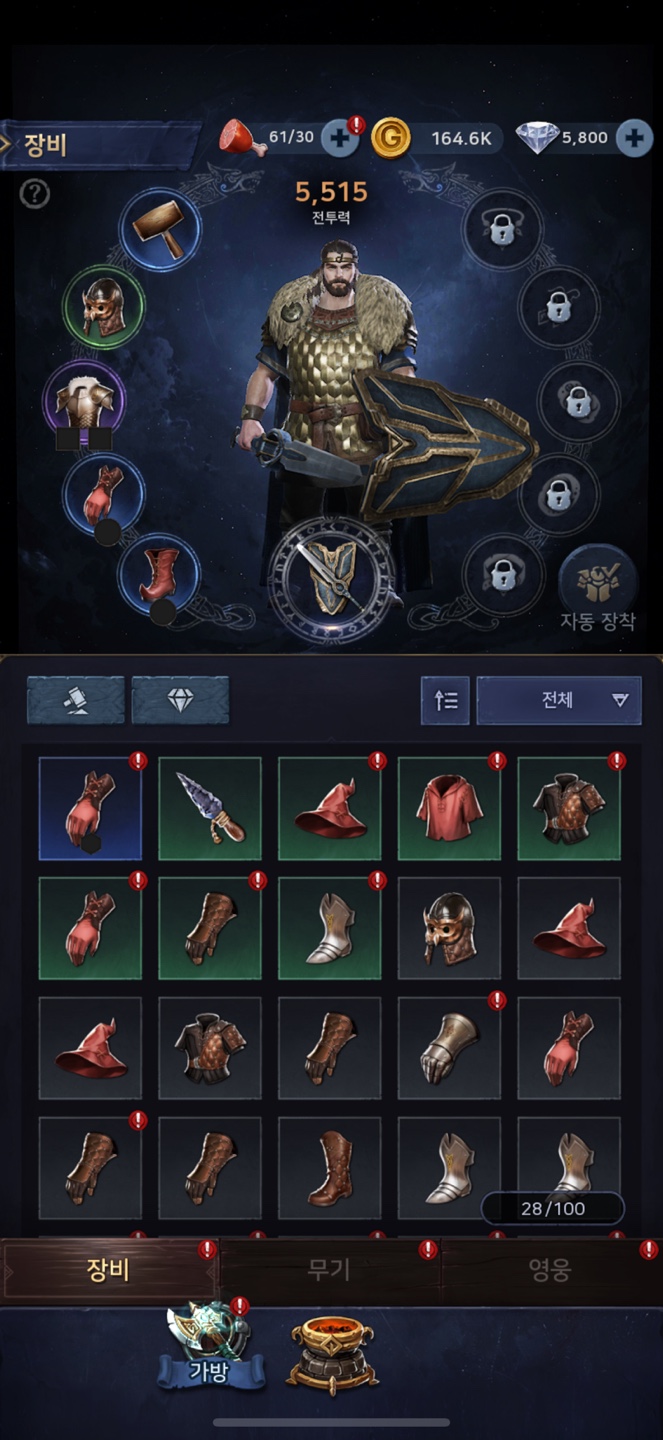
Task: Select the equipped masked helmet slot
Action: click(103, 306)
